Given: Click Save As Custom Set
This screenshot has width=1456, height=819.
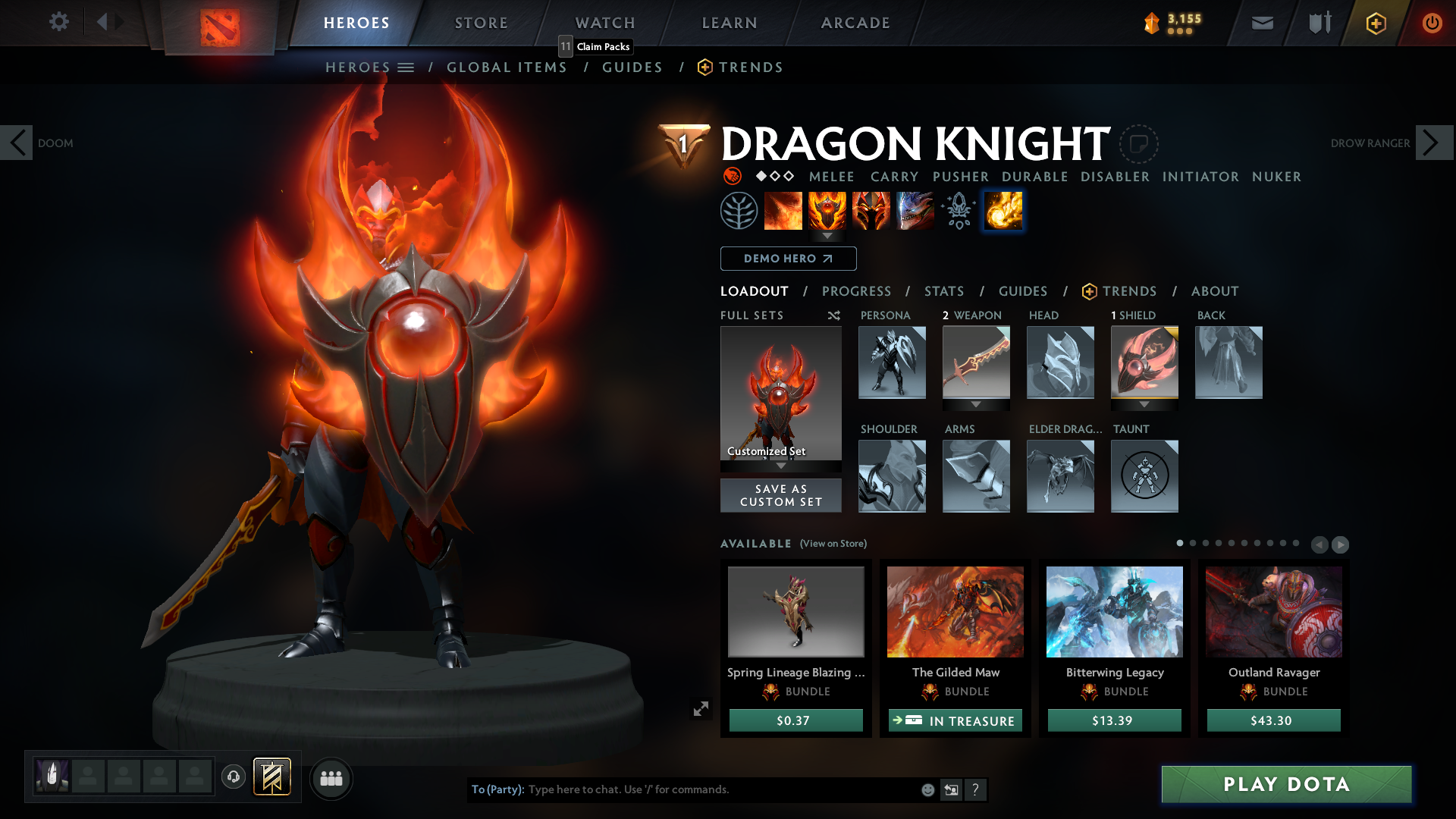Looking at the screenshot, I should point(780,495).
